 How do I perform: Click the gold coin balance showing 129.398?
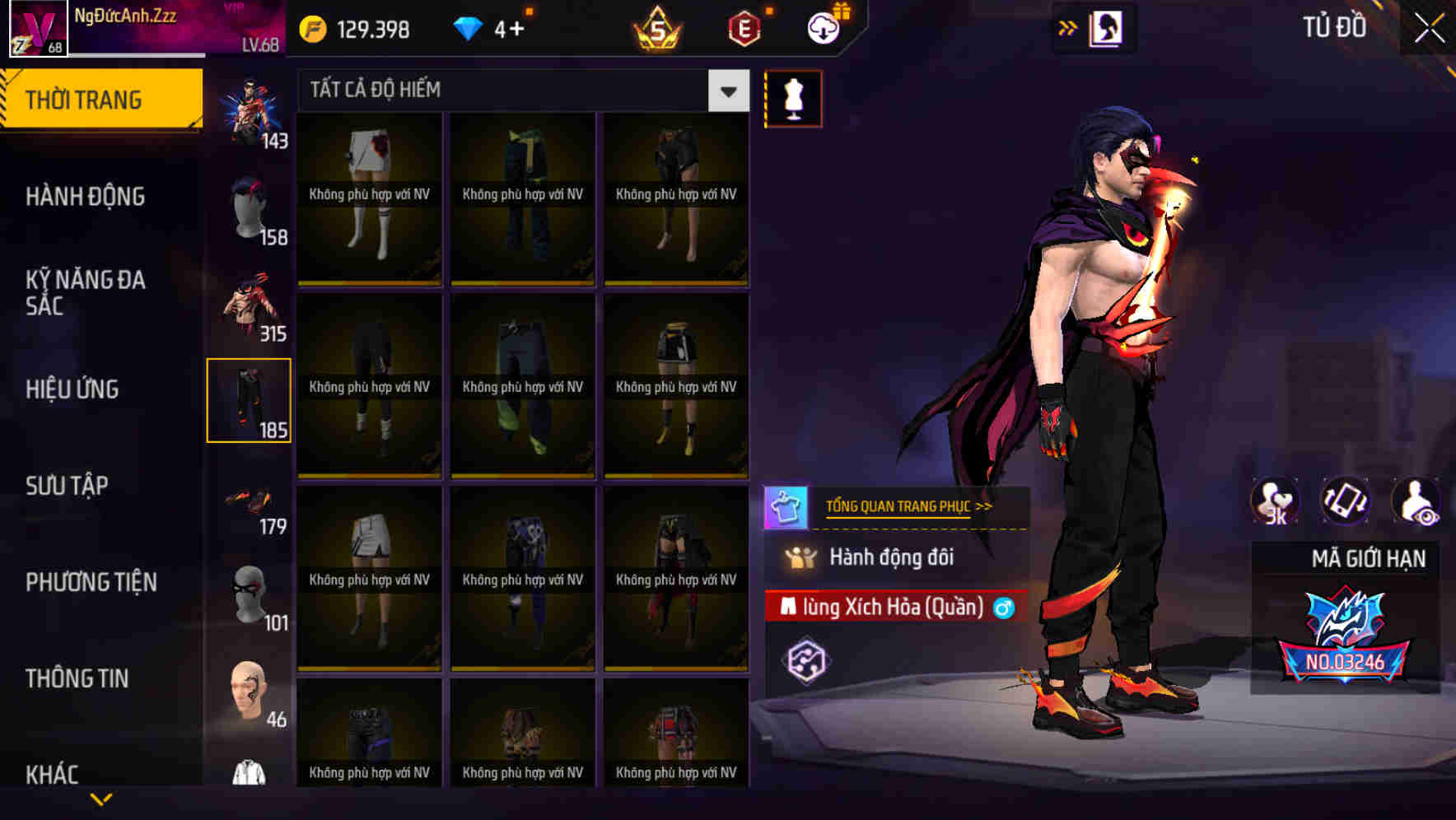(354, 27)
